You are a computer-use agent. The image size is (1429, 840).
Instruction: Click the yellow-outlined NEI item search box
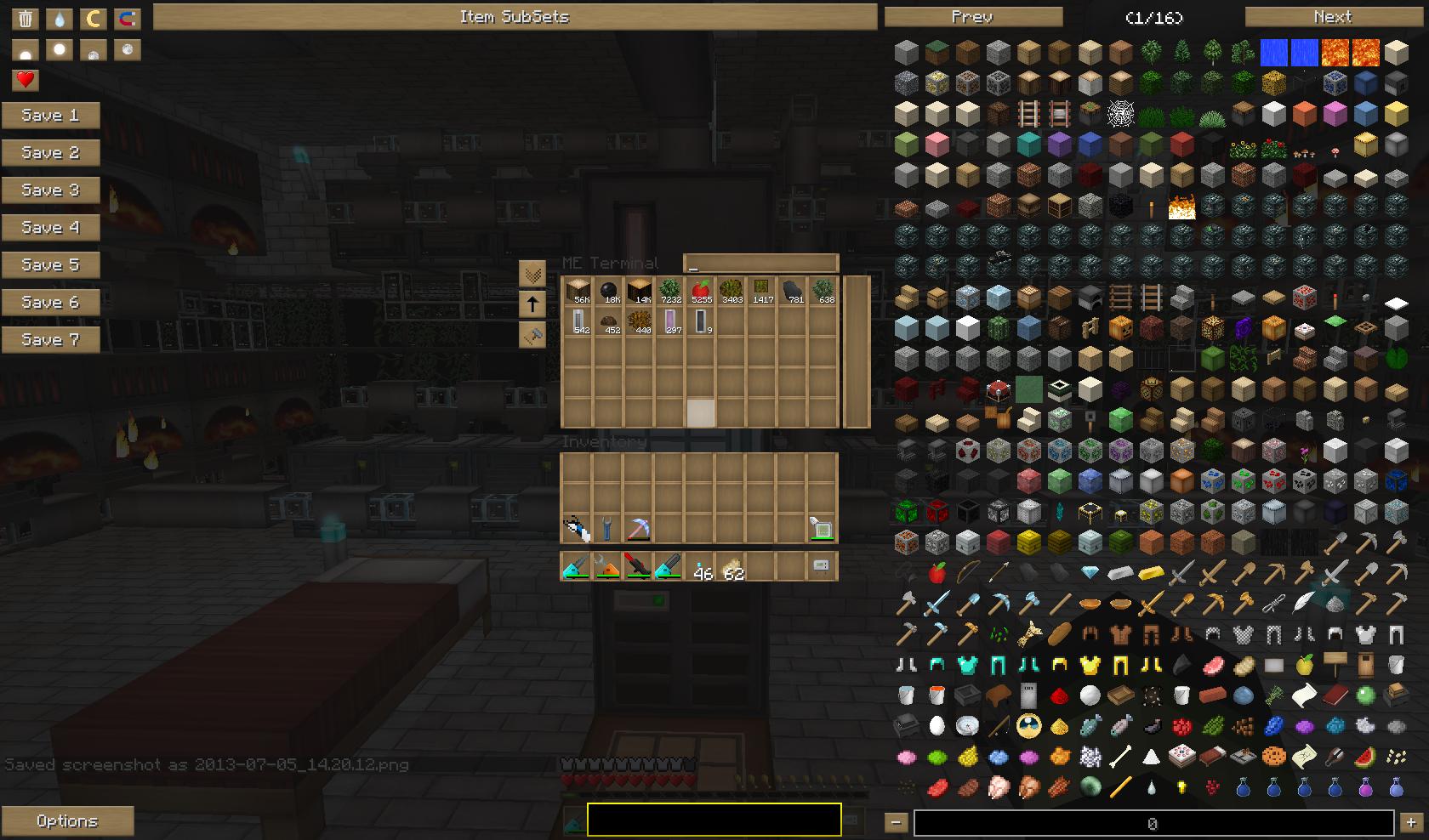tap(714, 820)
